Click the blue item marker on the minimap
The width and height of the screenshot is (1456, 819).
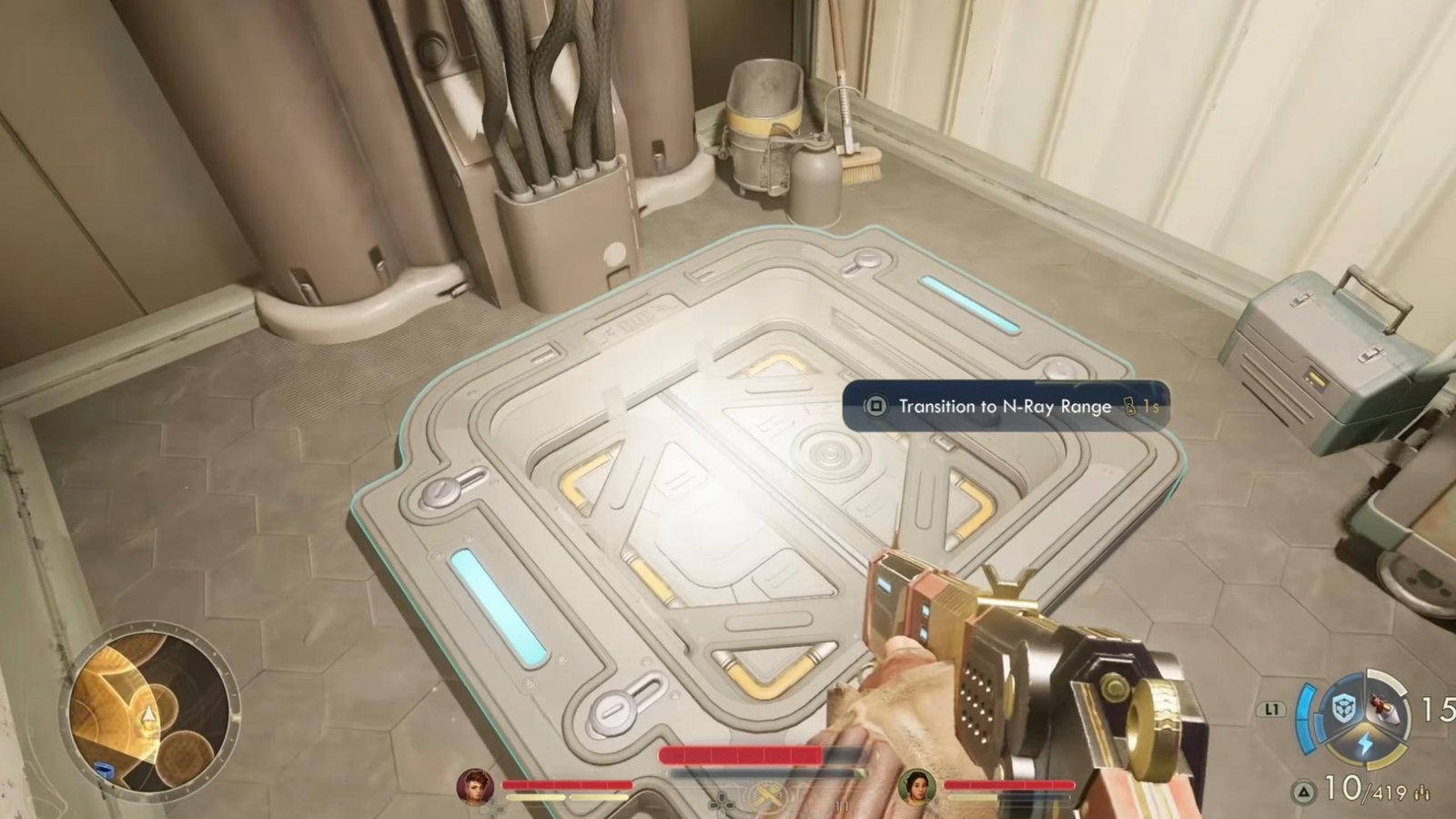click(104, 768)
